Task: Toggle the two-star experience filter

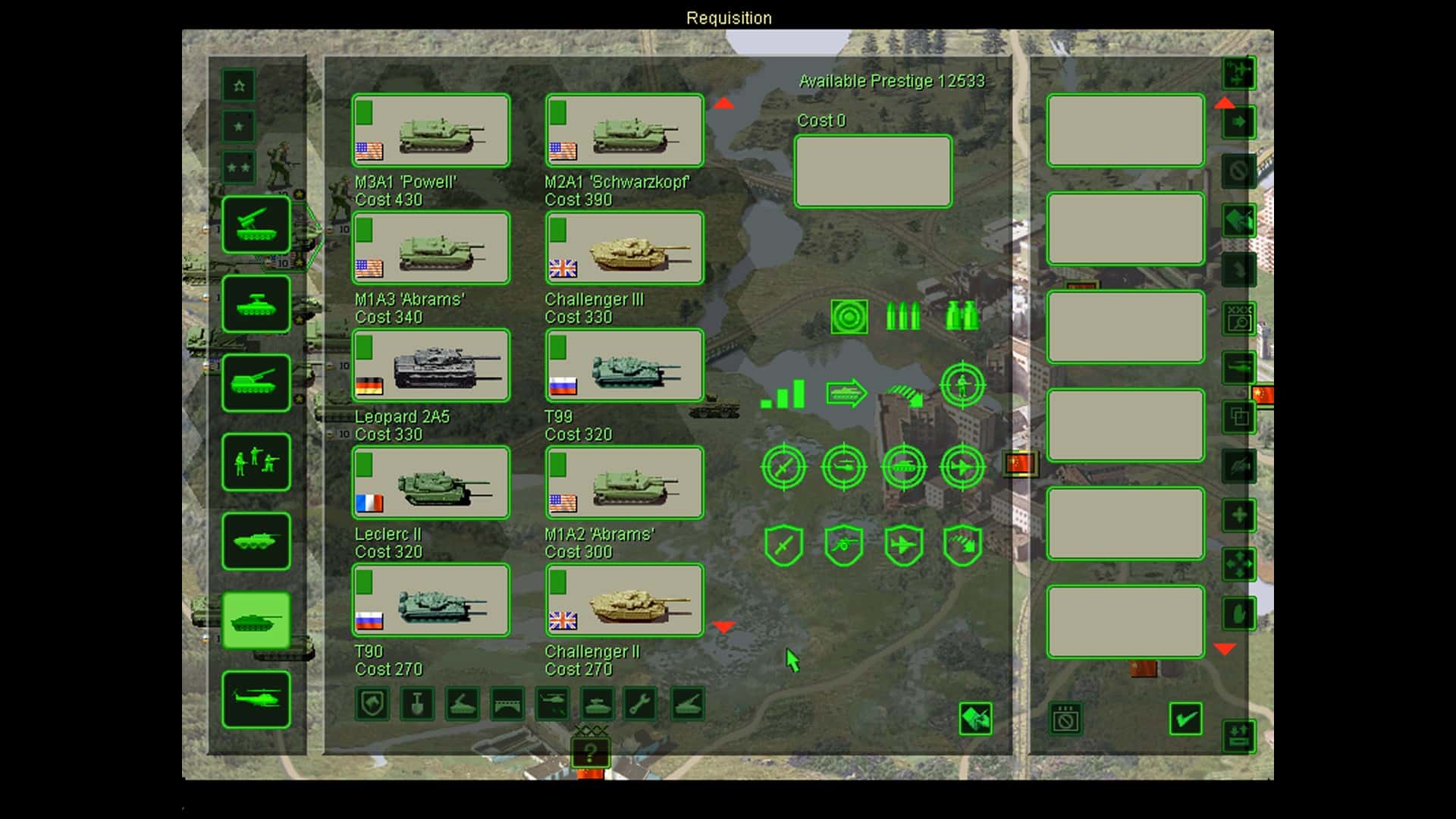Action: click(x=238, y=168)
